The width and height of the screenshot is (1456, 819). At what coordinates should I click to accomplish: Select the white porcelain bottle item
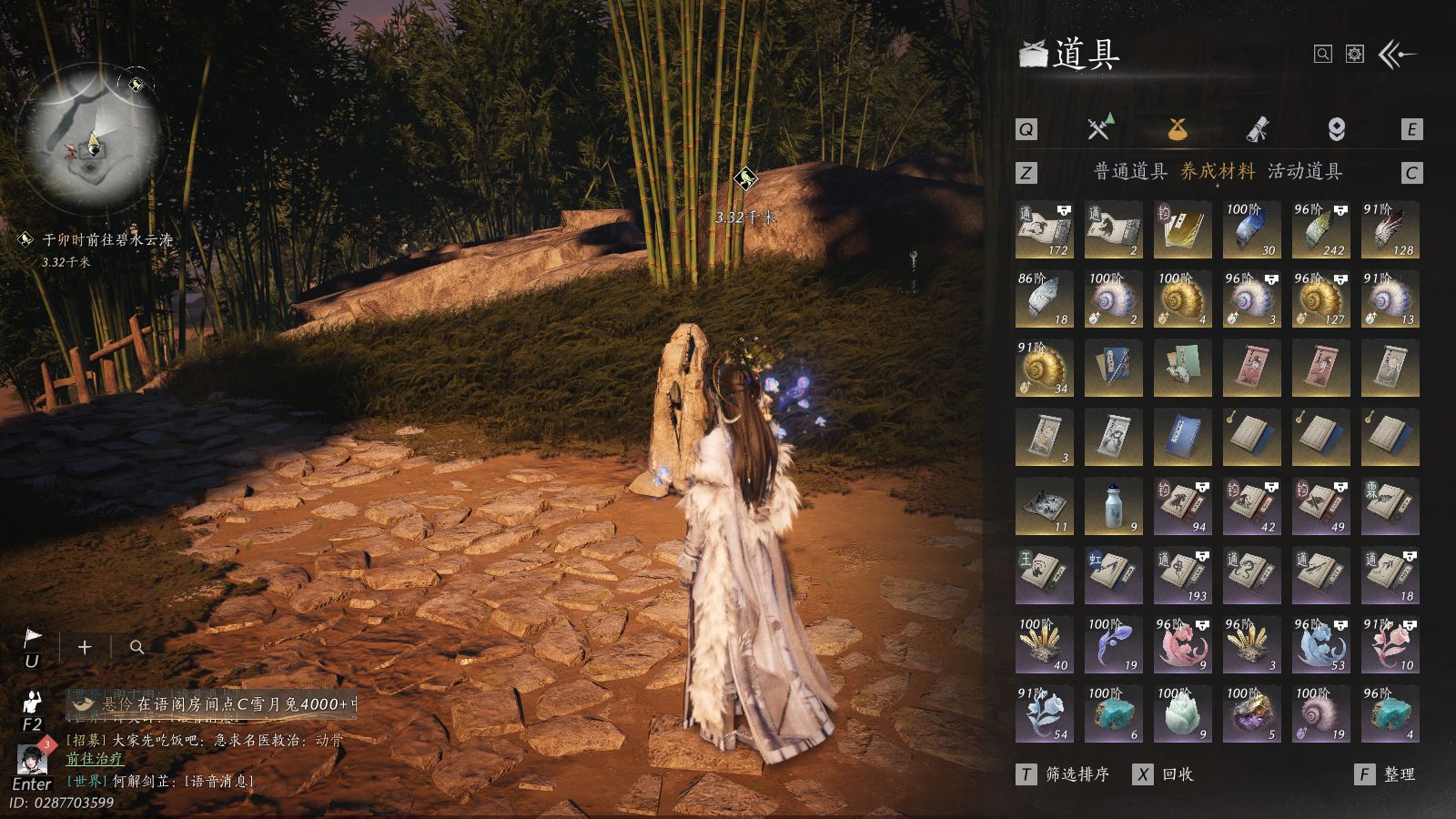1113,507
